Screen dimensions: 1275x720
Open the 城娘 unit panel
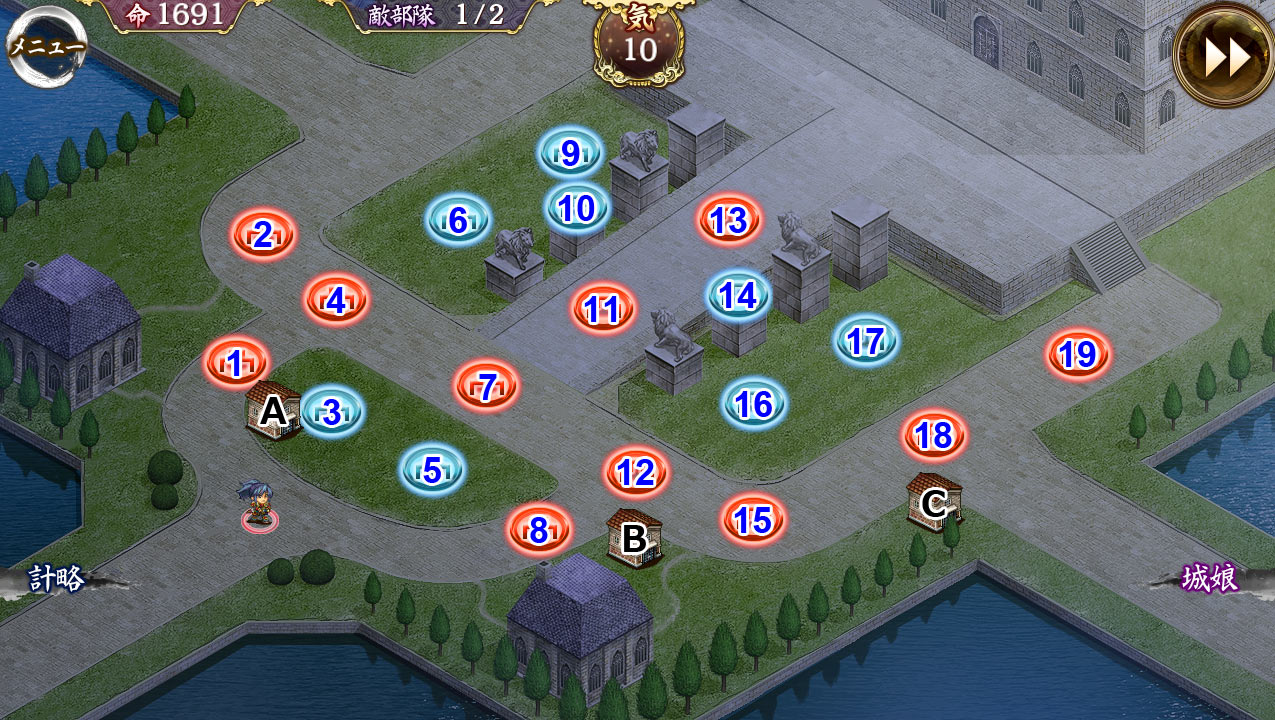[1209, 578]
